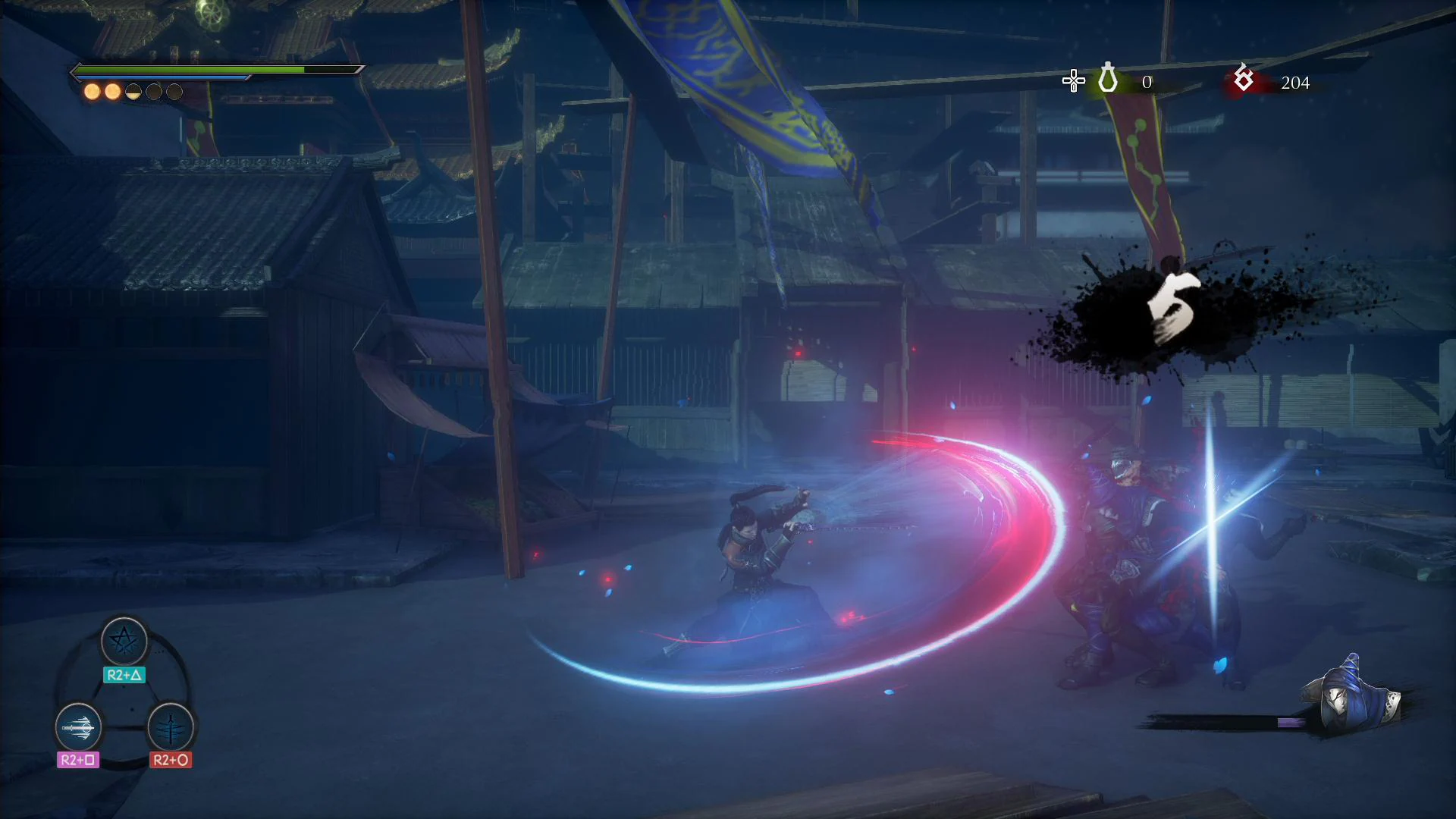Click the green player health bar
Viewport: 1456px width, 819px height.
pos(190,69)
